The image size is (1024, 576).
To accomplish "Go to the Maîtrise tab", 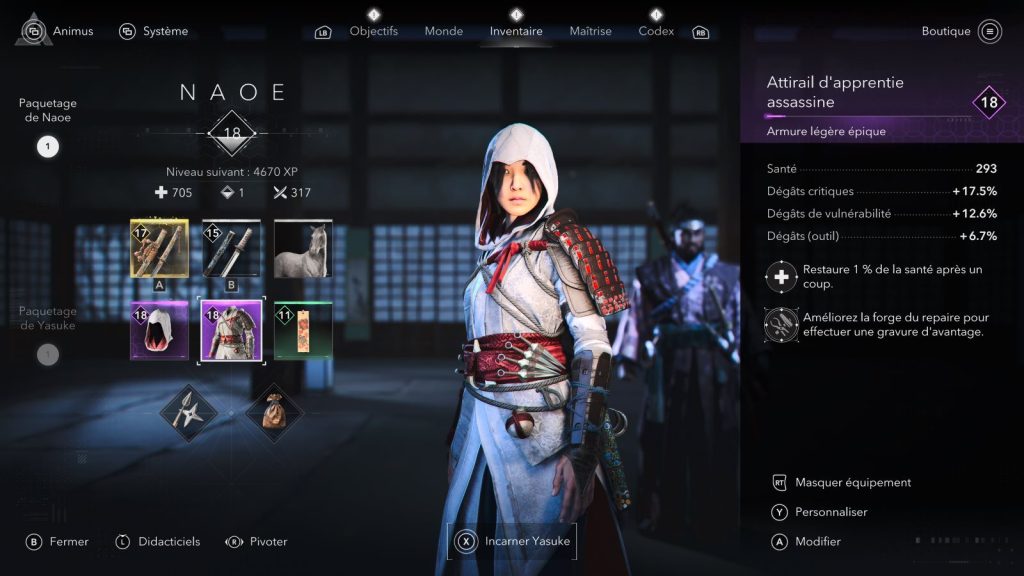I will pyautogui.click(x=590, y=31).
